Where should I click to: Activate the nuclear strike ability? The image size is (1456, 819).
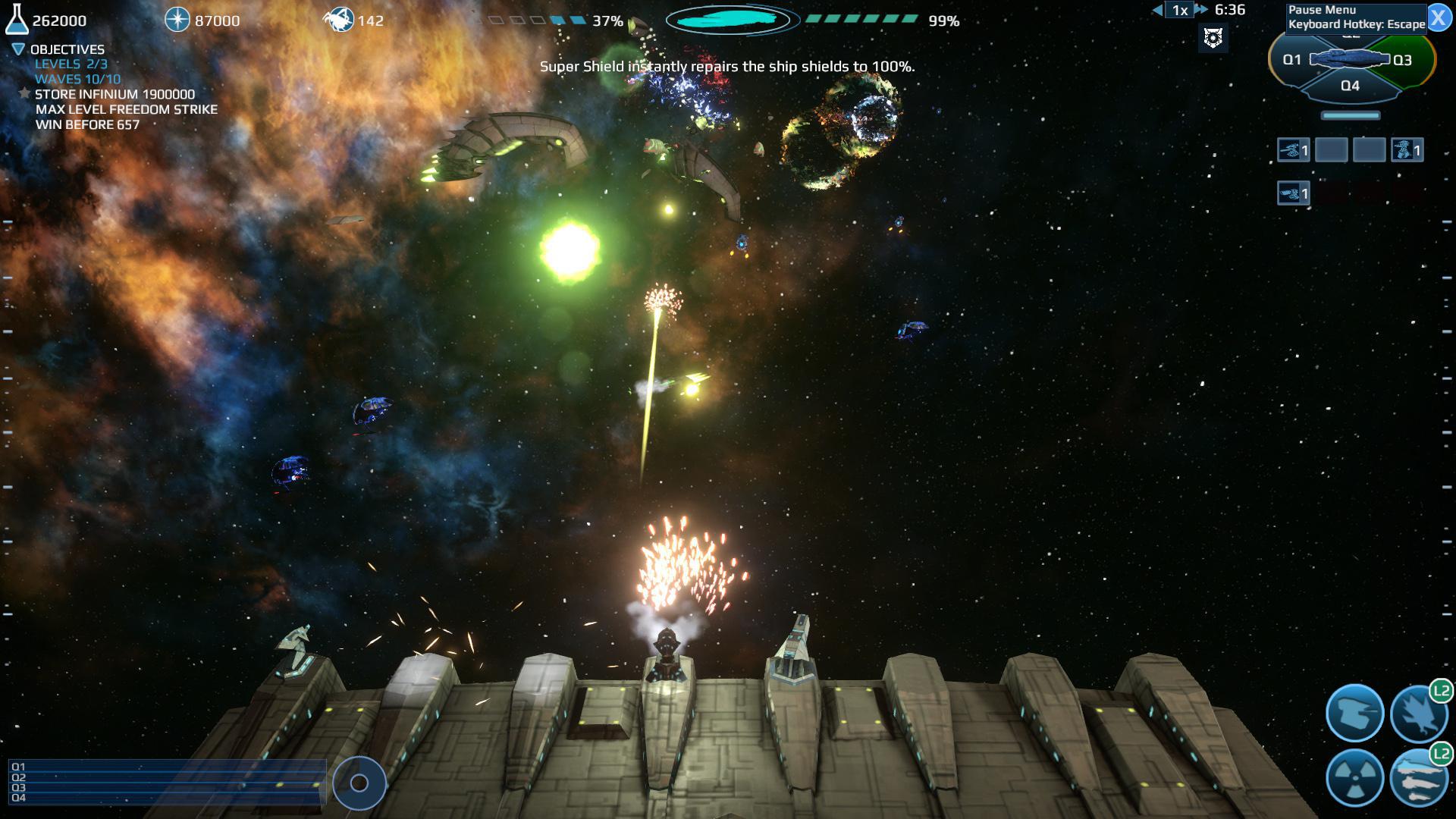click(x=1355, y=778)
